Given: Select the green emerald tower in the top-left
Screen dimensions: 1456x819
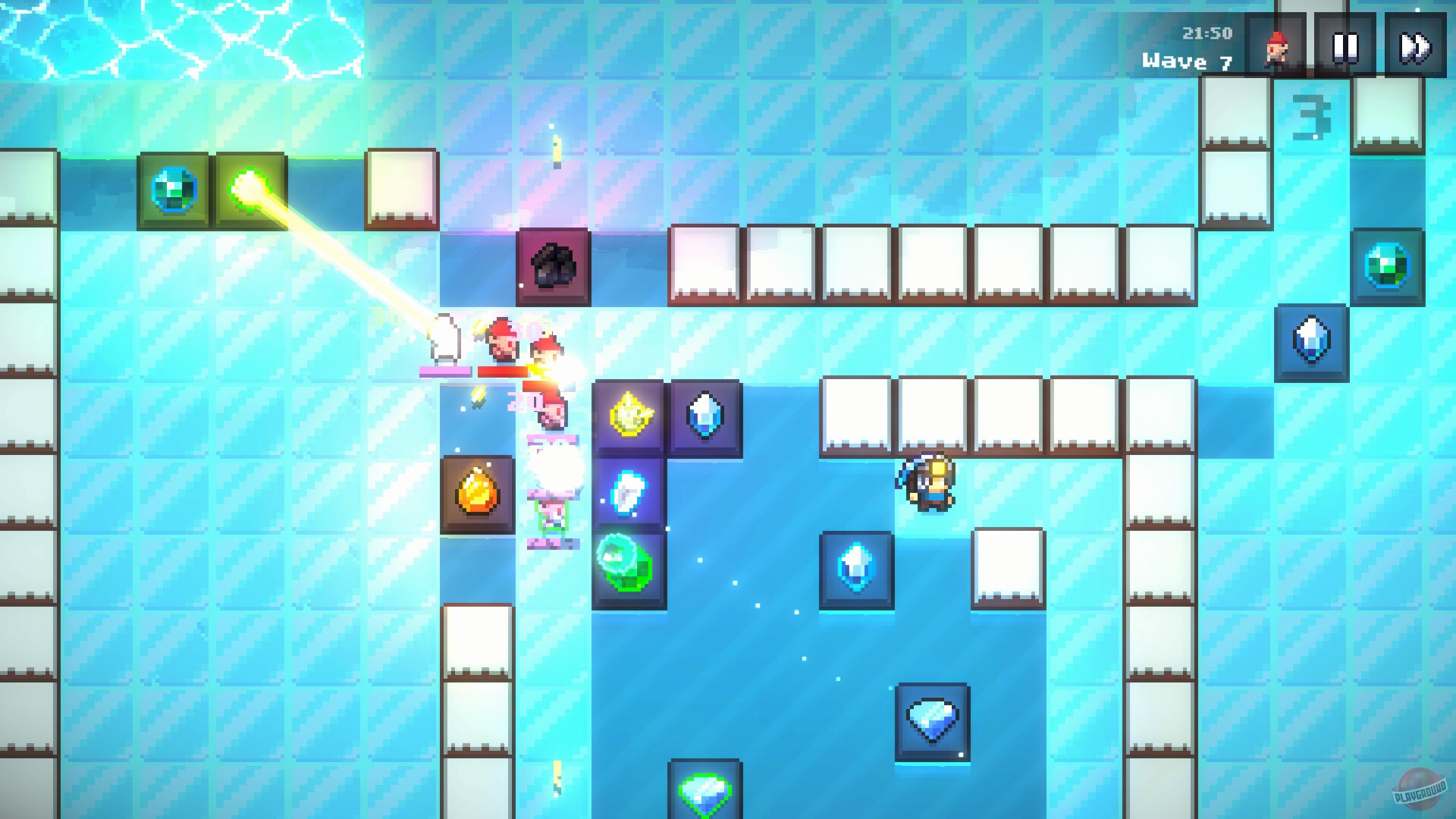Looking at the screenshot, I should tap(176, 189).
